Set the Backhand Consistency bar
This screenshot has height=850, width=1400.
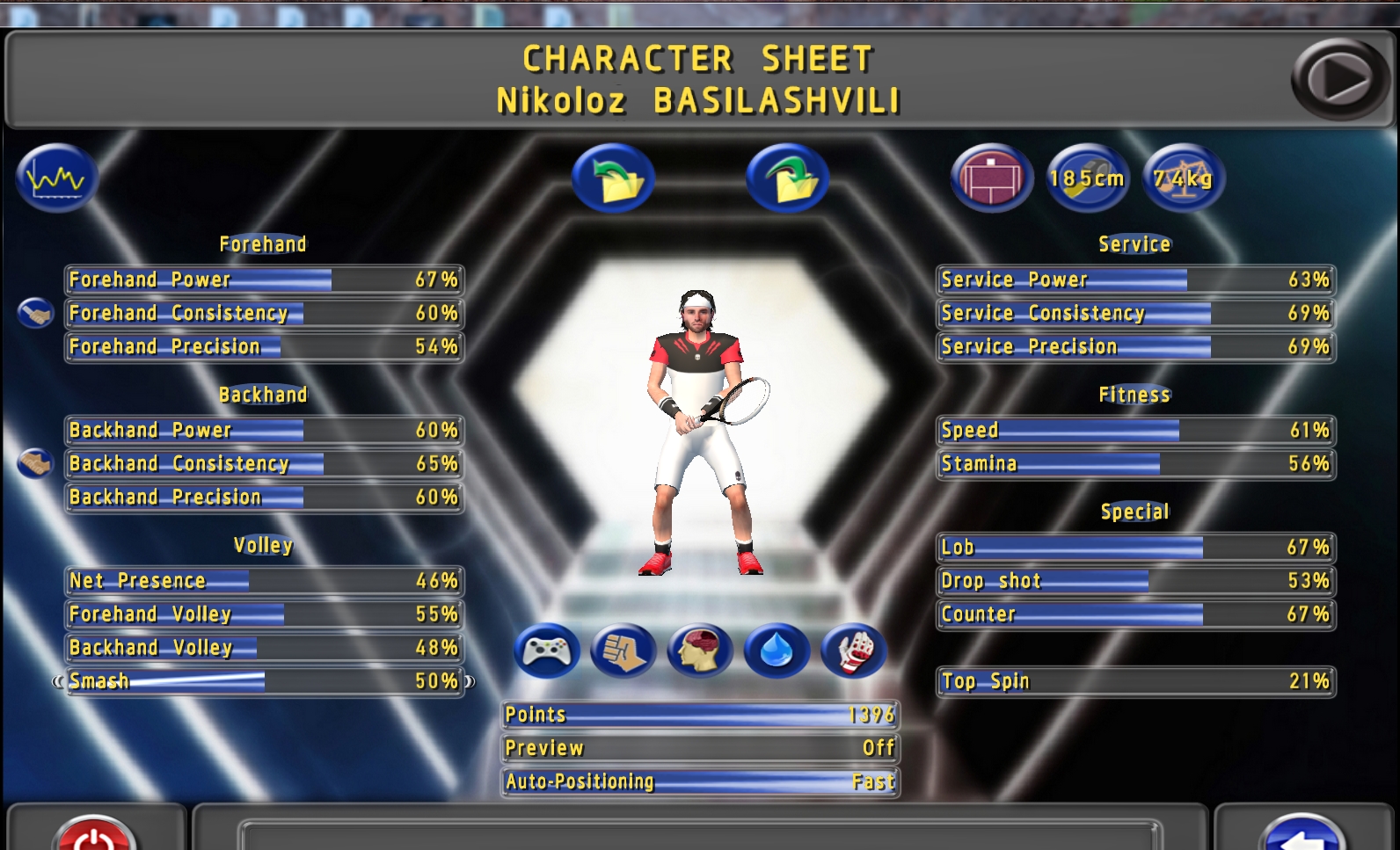pyautogui.click(x=264, y=464)
